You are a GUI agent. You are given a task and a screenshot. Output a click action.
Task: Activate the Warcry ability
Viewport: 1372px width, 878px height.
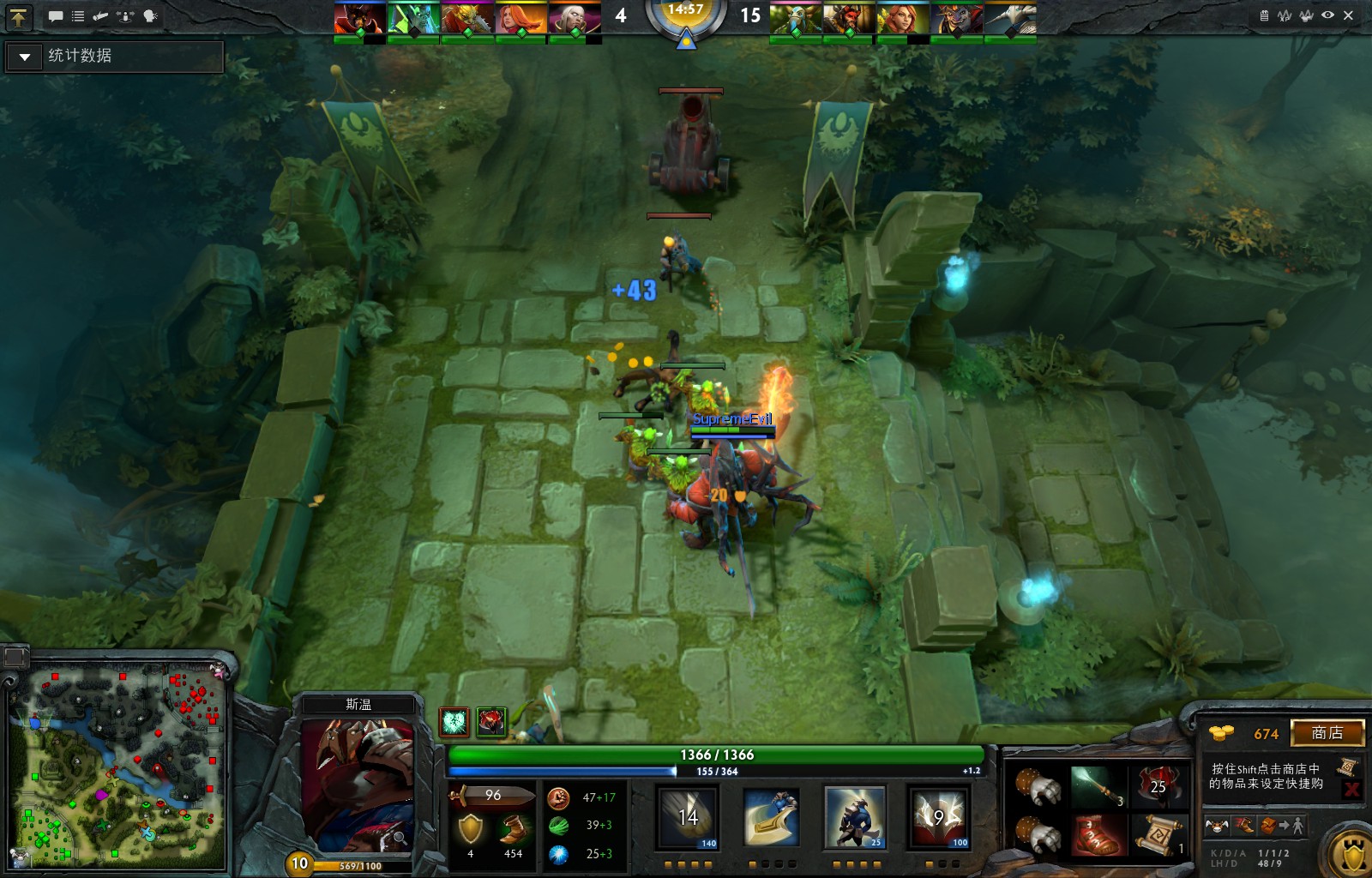tap(854, 819)
